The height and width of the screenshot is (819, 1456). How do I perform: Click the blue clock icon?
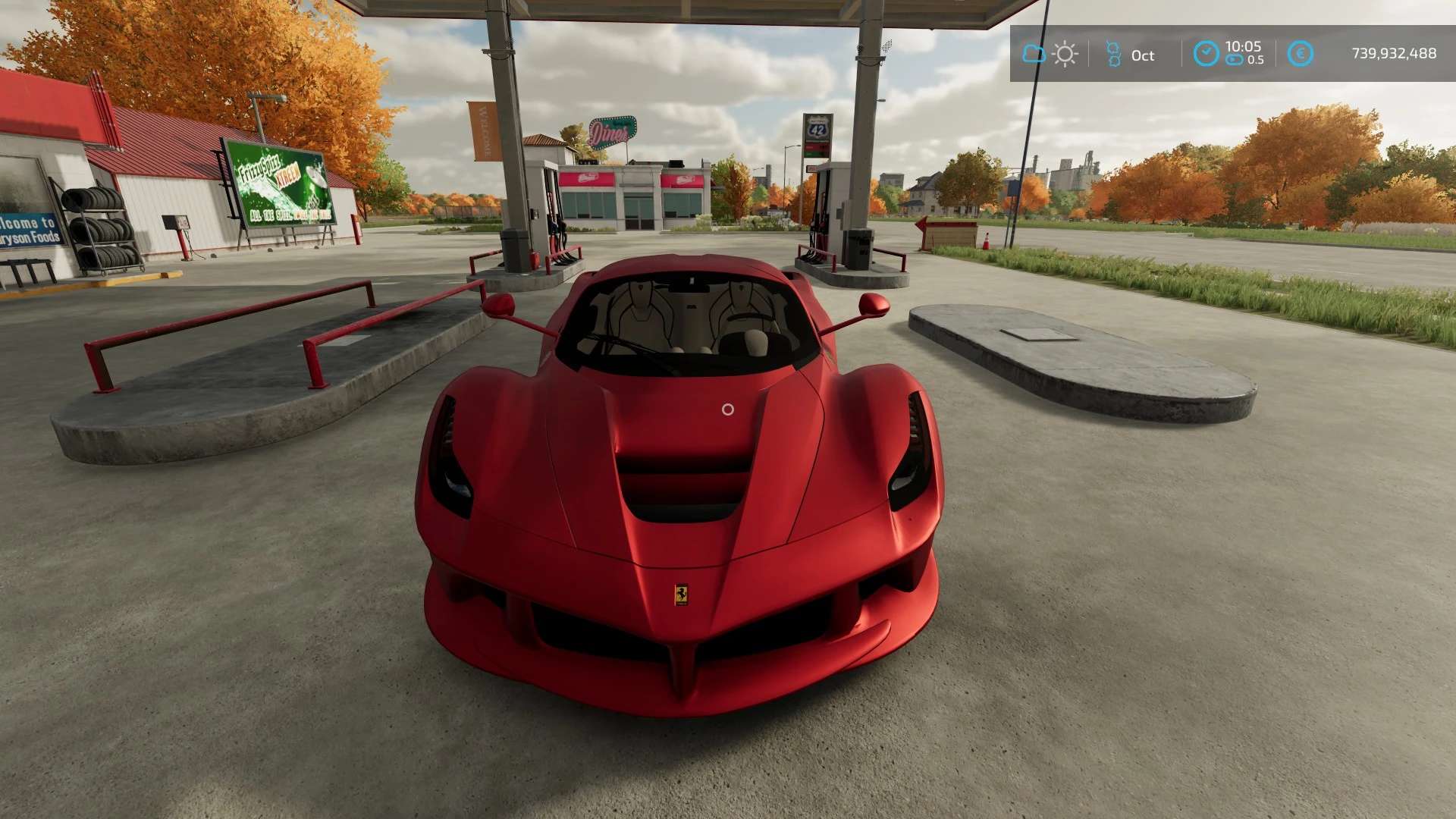pos(1206,53)
